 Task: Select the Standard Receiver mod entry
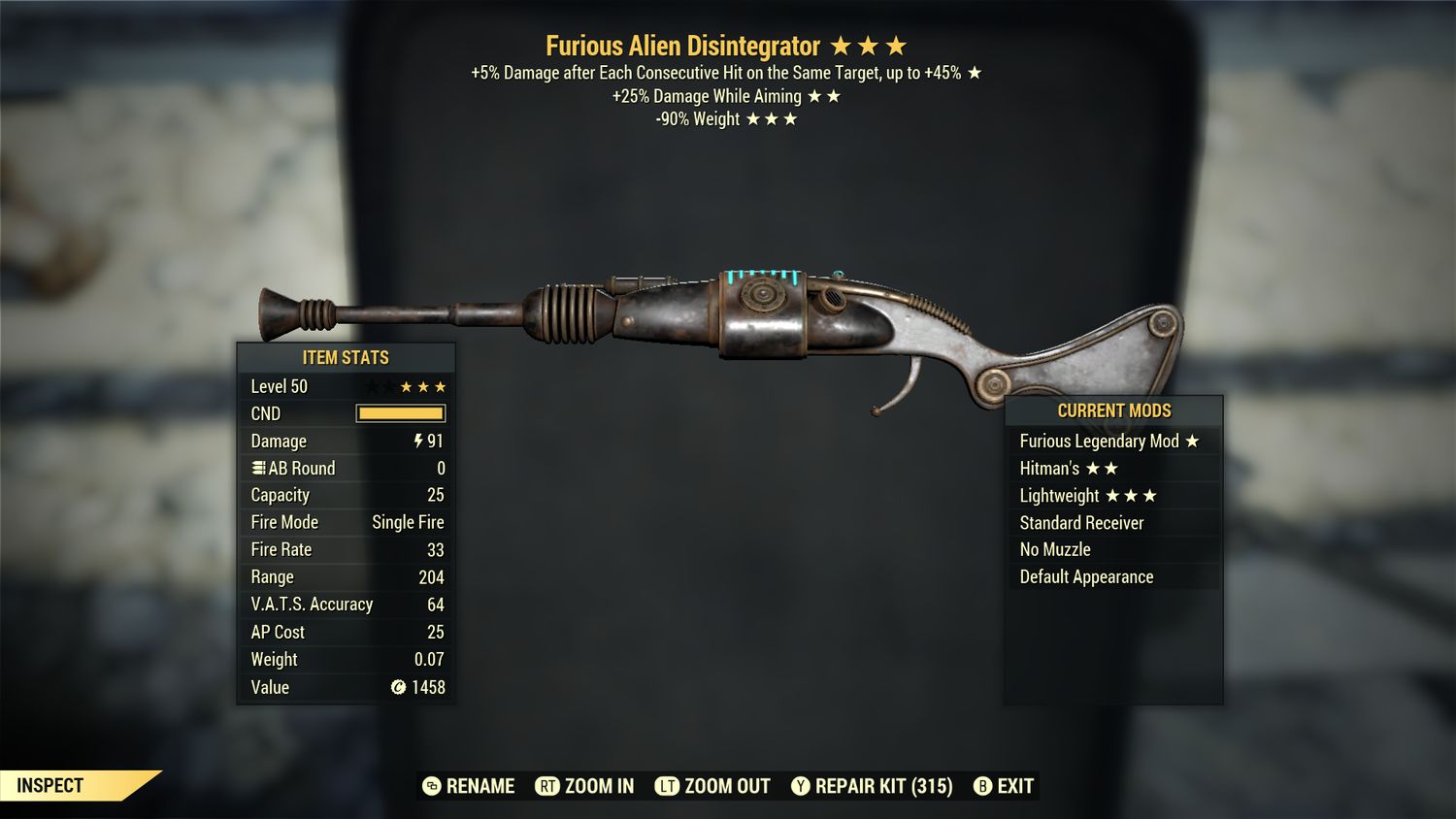pyautogui.click(x=1080, y=522)
